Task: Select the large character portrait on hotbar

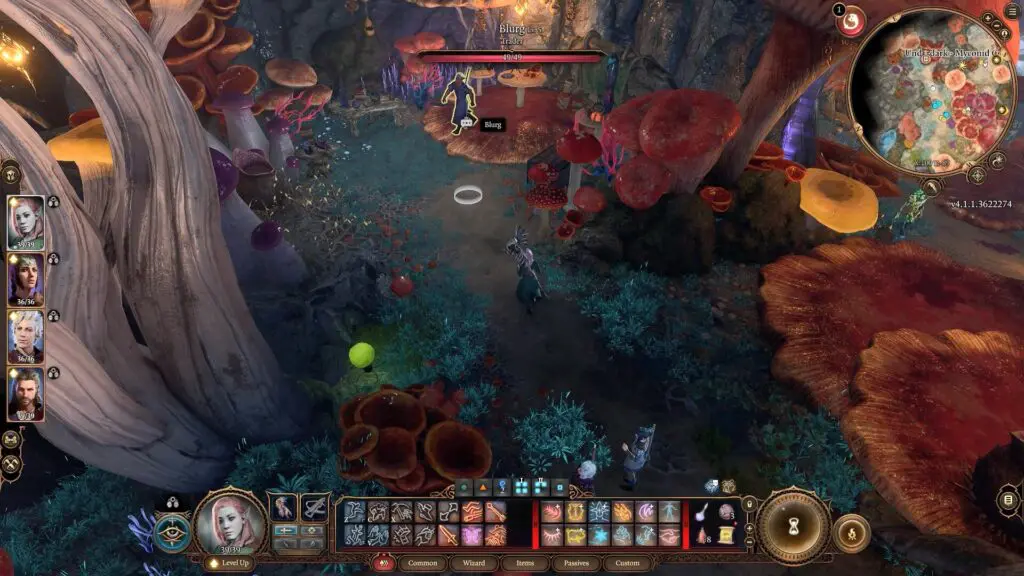Action: pos(229,521)
